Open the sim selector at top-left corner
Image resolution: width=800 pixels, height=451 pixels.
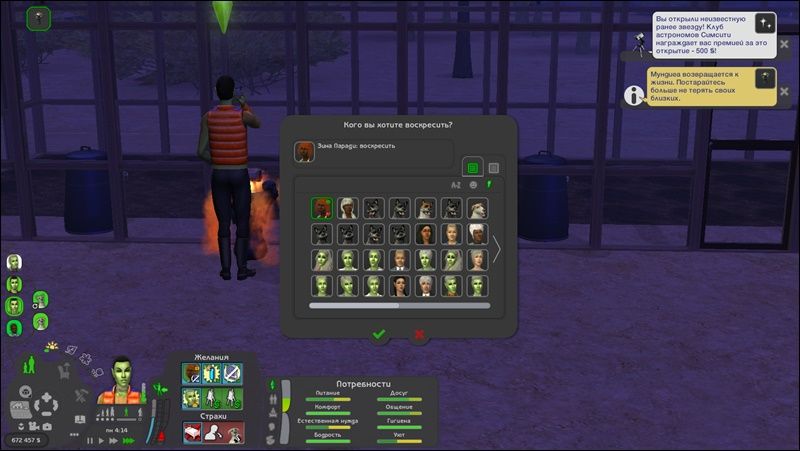point(39,17)
